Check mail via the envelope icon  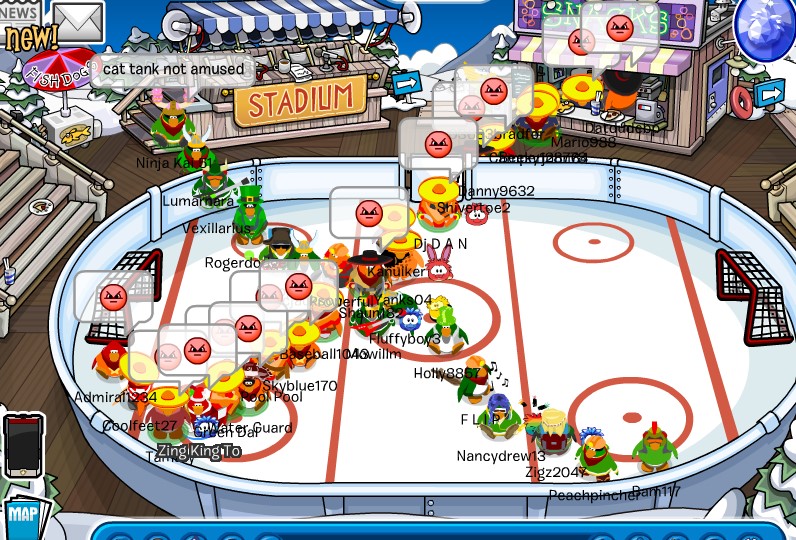78,21
